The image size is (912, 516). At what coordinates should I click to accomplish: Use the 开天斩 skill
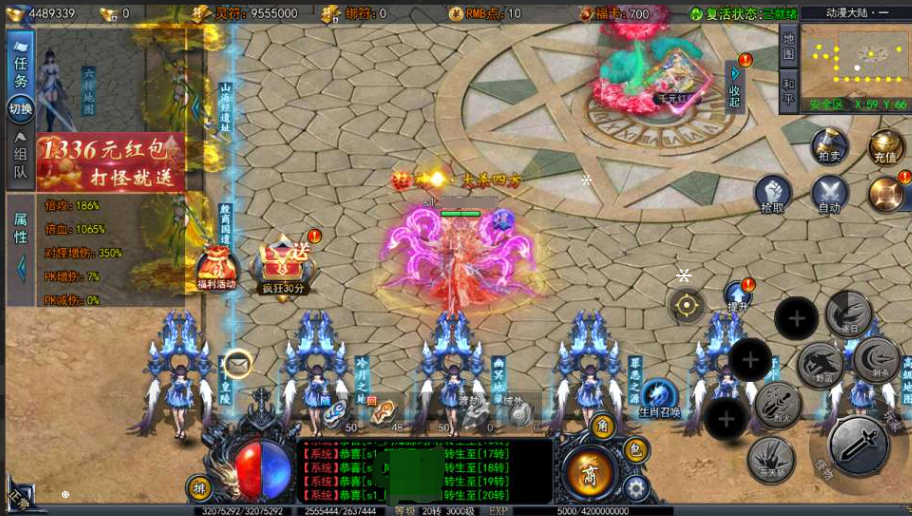point(771,459)
